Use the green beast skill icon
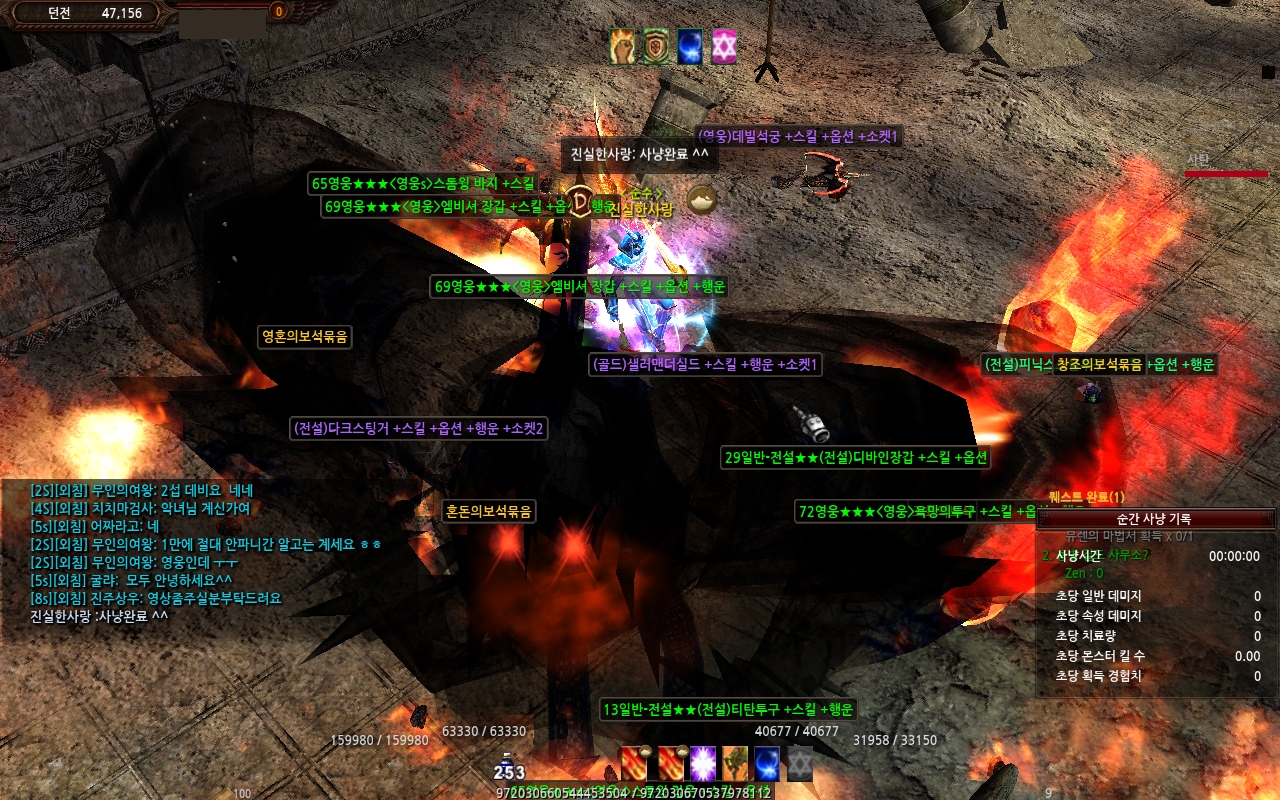 (x=735, y=764)
